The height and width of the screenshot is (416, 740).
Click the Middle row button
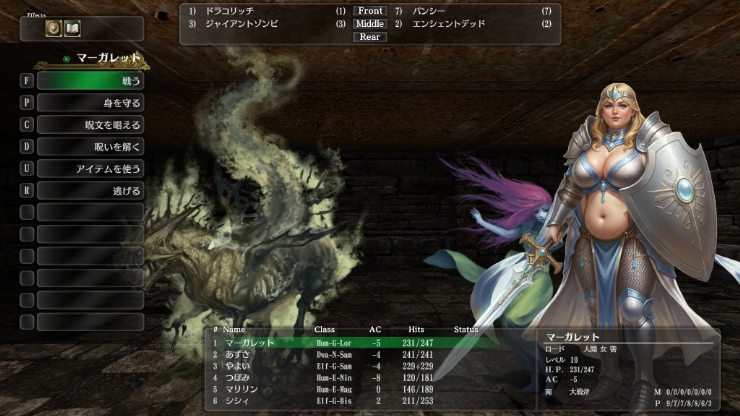pyautogui.click(x=370, y=24)
